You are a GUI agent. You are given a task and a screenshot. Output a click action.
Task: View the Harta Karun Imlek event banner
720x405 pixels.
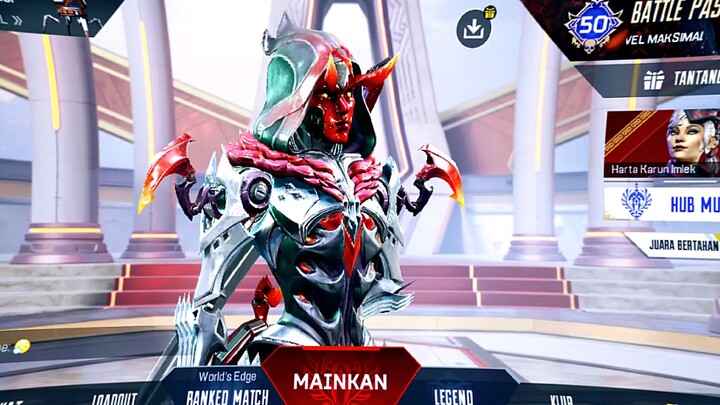click(661, 144)
